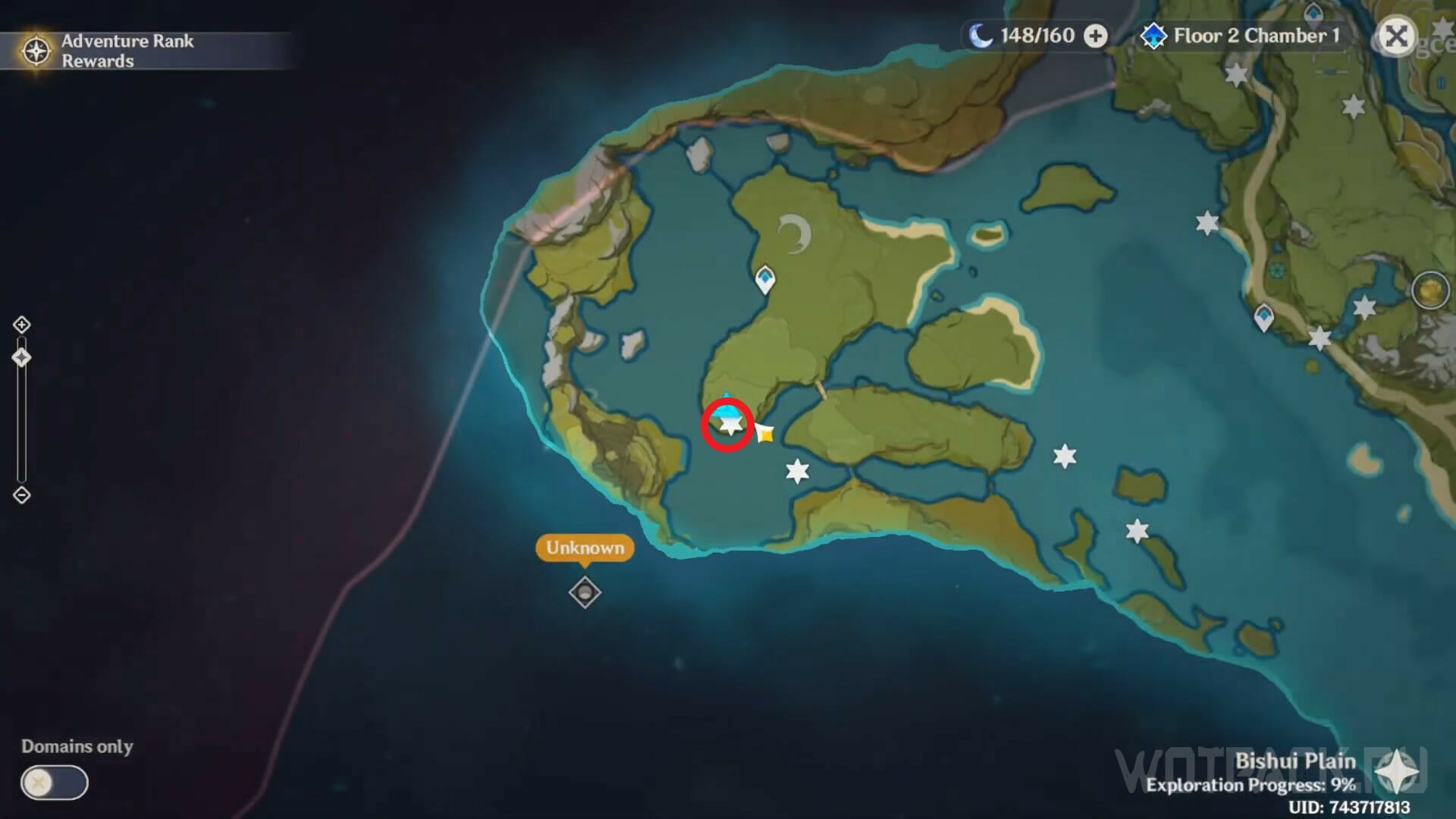This screenshot has width=1456, height=819.
Task: Zoom out the map with bottom slider button
Action: pos(21,495)
